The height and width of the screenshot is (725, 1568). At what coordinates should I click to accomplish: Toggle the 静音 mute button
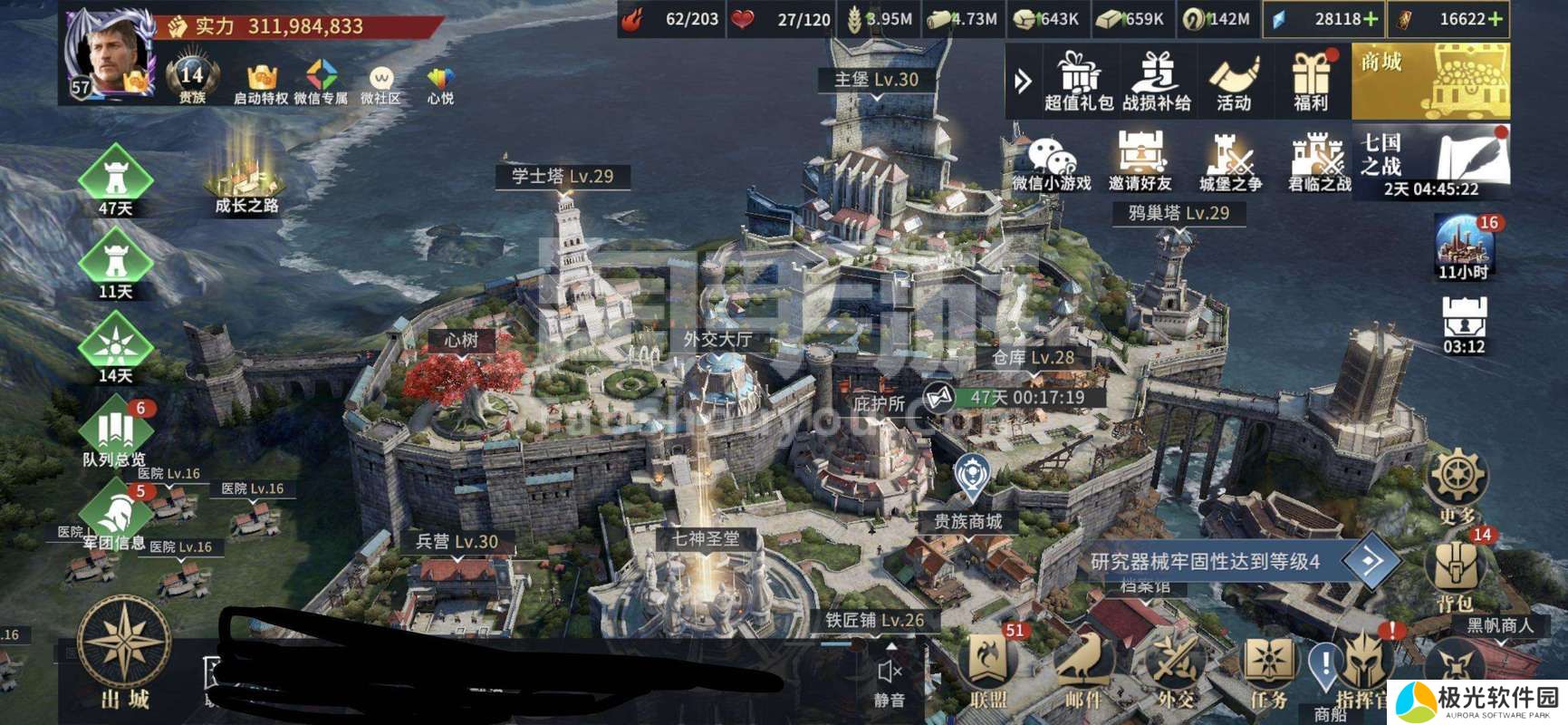(889, 681)
